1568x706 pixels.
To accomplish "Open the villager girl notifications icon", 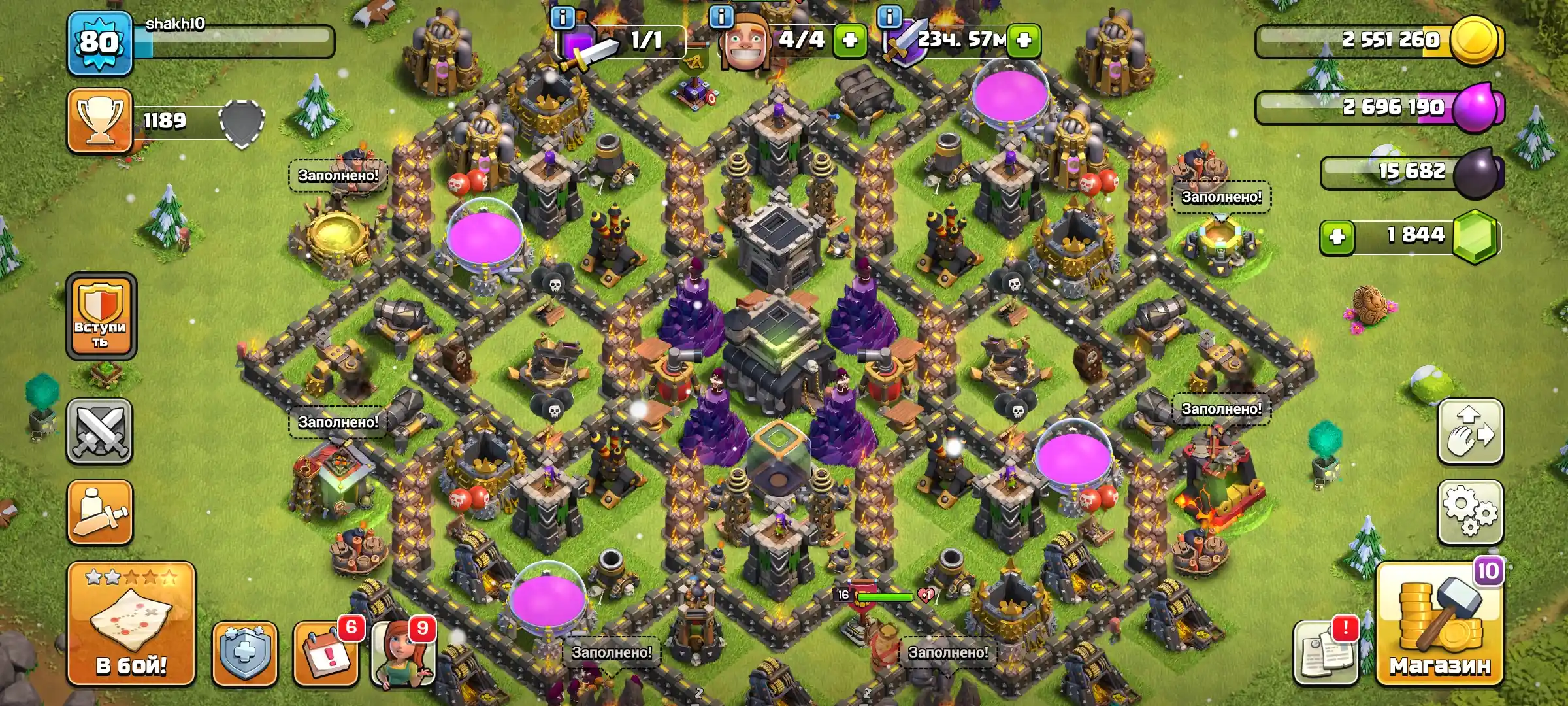I will tap(403, 654).
